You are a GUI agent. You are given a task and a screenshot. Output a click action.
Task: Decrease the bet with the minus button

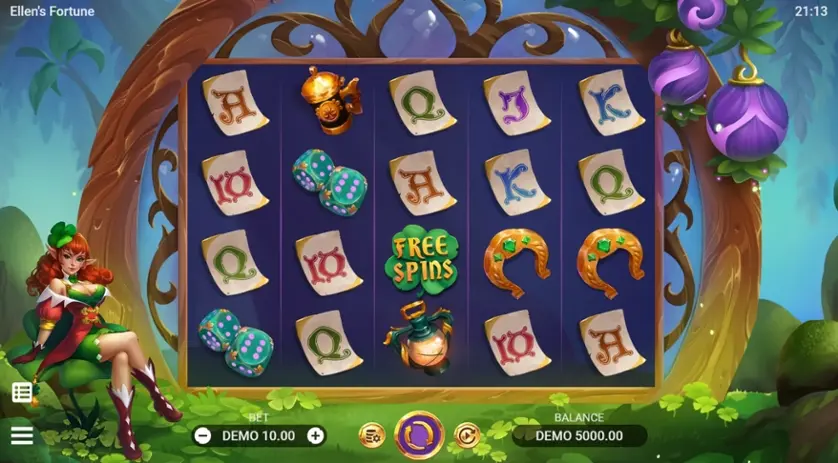pyautogui.click(x=203, y=435)
